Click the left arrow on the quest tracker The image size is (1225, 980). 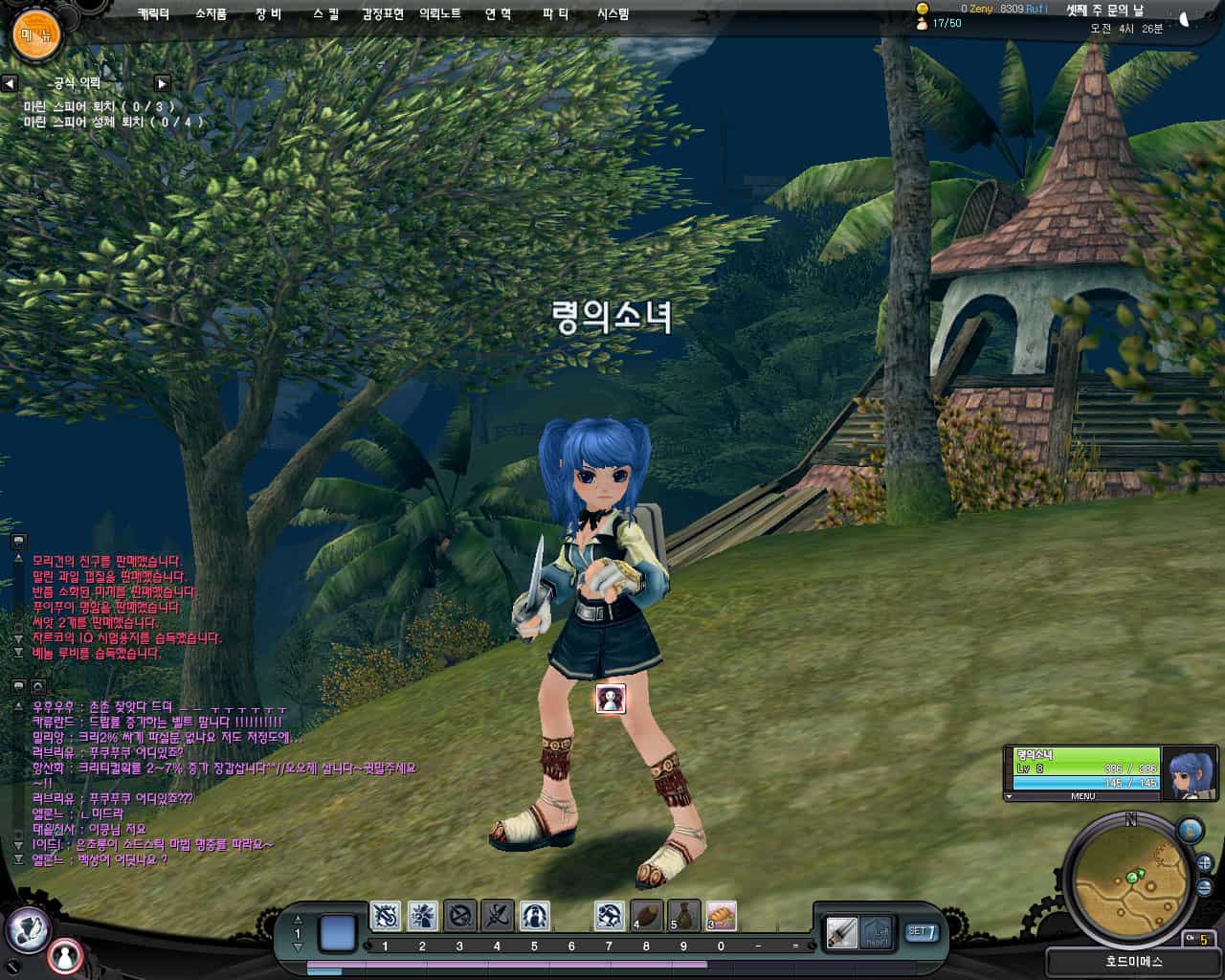[x=10, y=82]
